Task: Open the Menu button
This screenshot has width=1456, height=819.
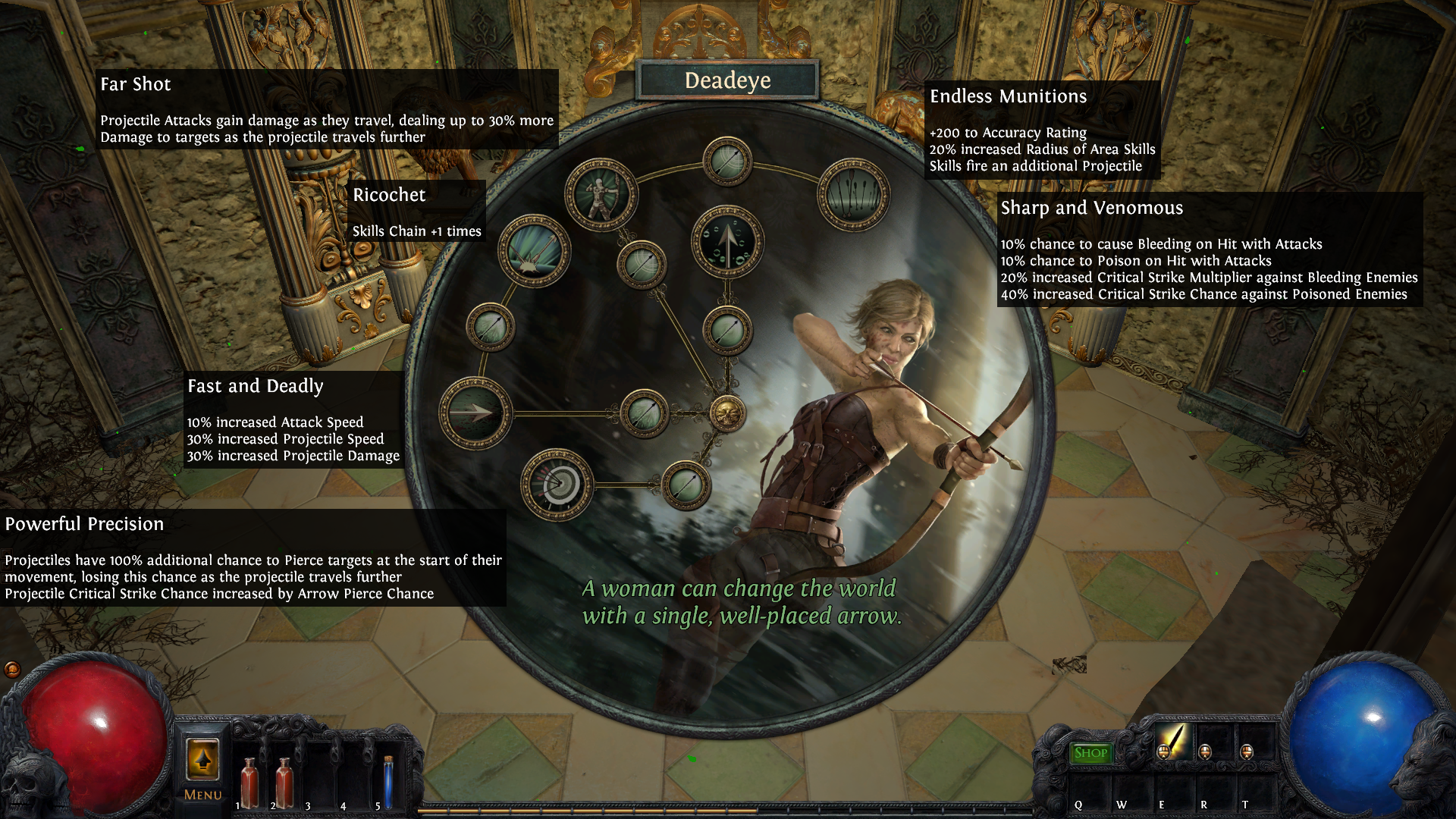Action: pyautogui.click(x=202, y=767)
